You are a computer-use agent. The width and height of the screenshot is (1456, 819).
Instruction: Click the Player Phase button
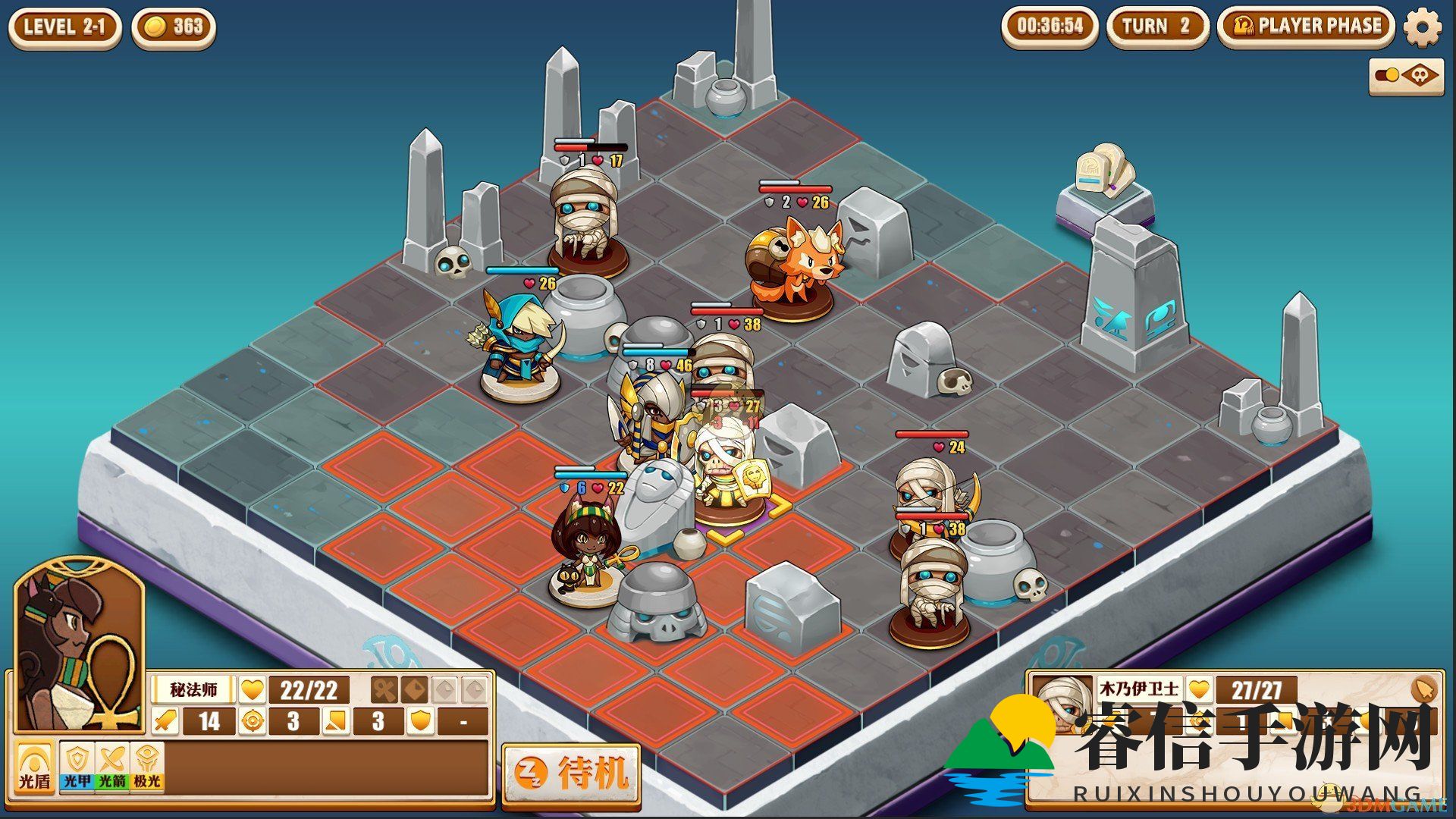pos(1306,27)
